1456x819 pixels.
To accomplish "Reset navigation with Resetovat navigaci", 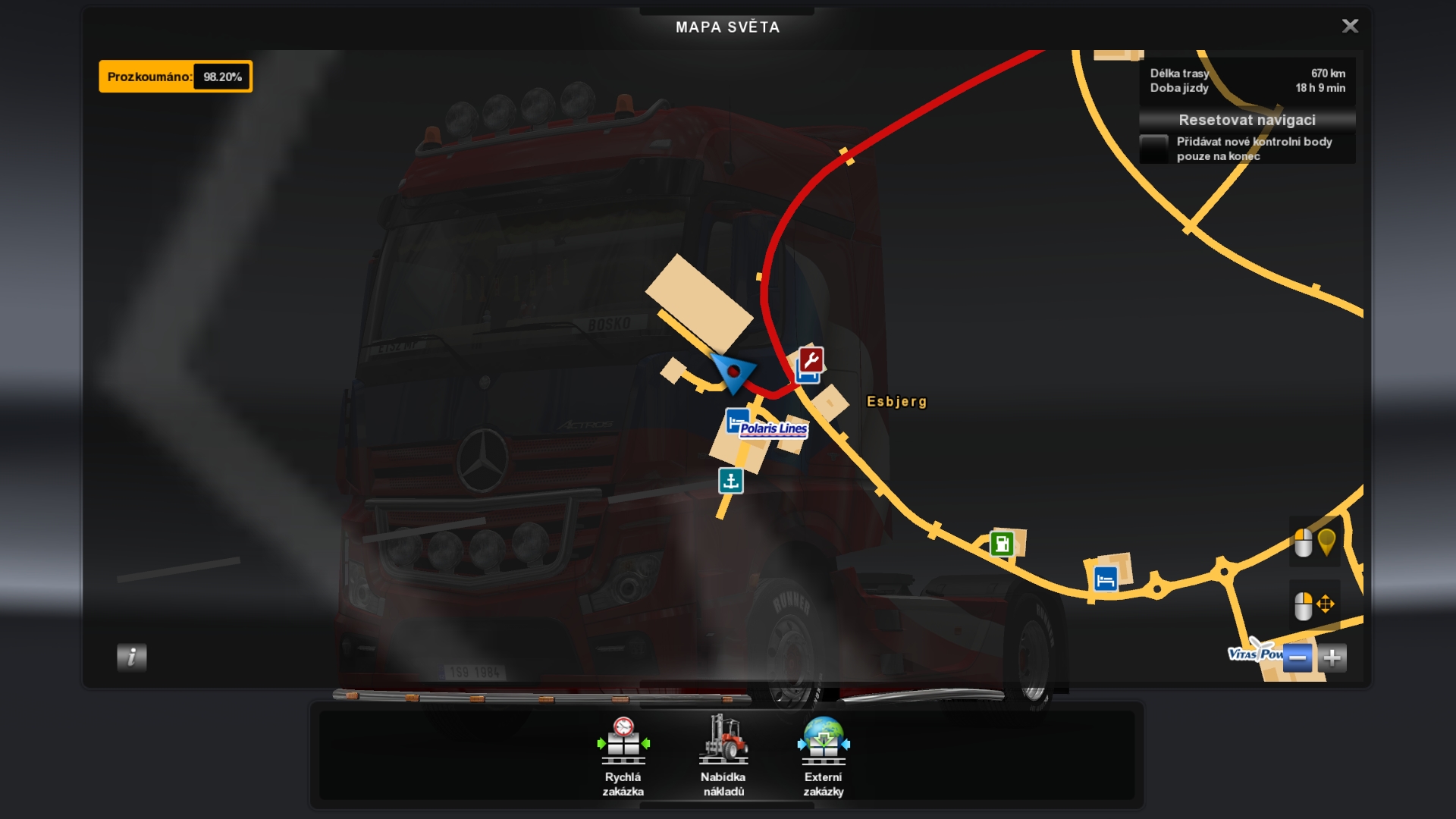I will (1247, 120).
